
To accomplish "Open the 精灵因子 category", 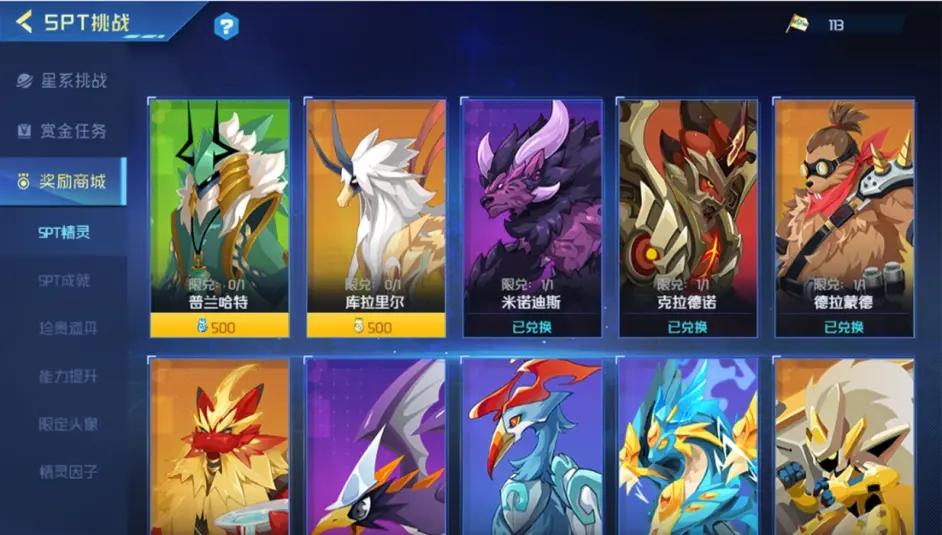I will tap(67, 471).
